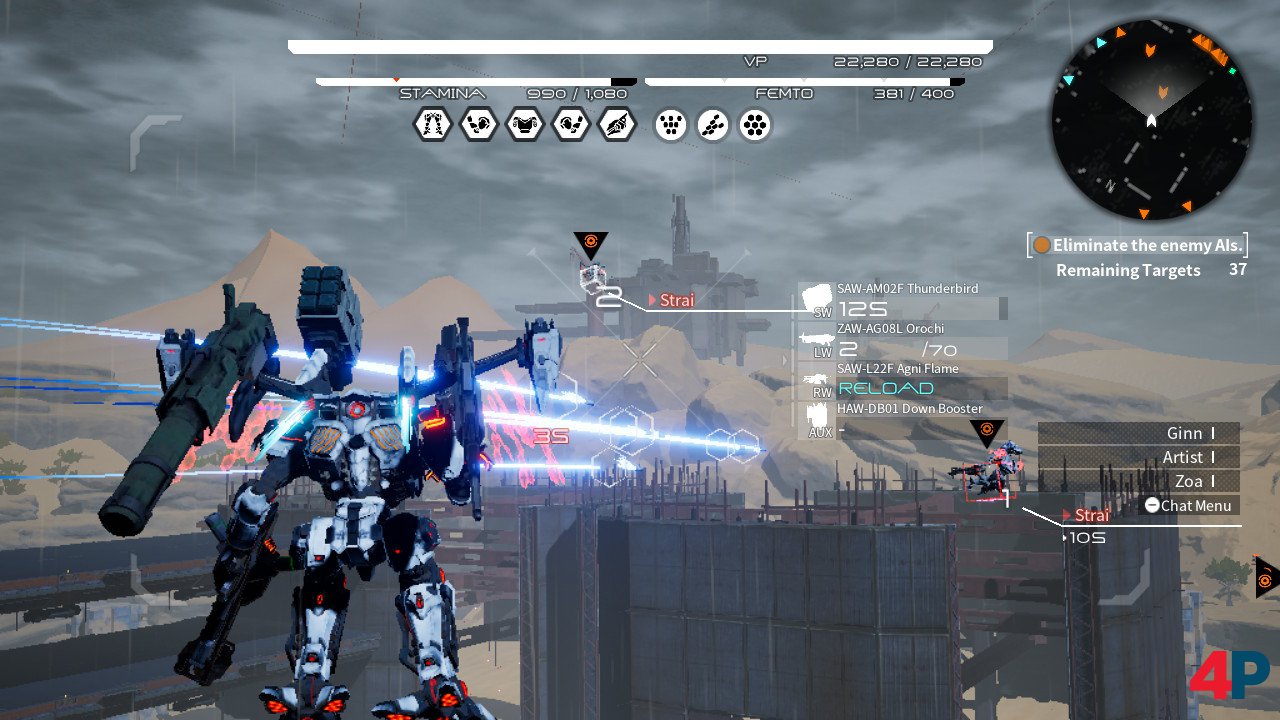Click the circular radar minimap
1280x720 pixels.
click(x=1151, y=118)
